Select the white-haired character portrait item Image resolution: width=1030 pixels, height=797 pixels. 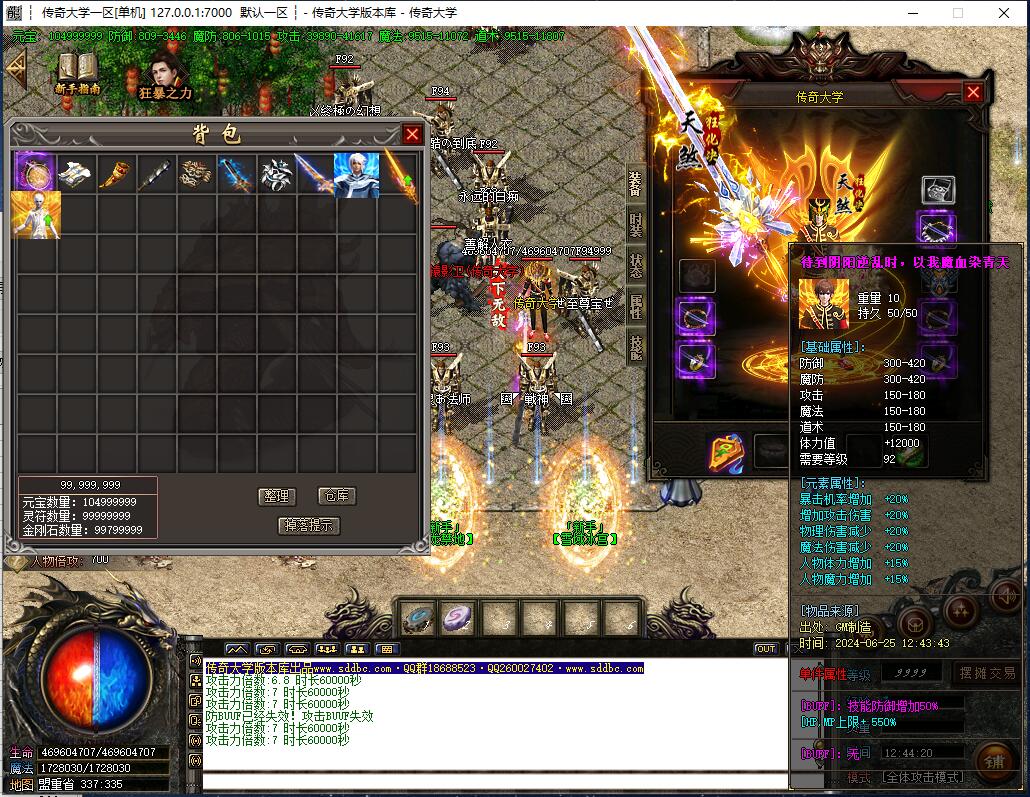coord(356,175)
